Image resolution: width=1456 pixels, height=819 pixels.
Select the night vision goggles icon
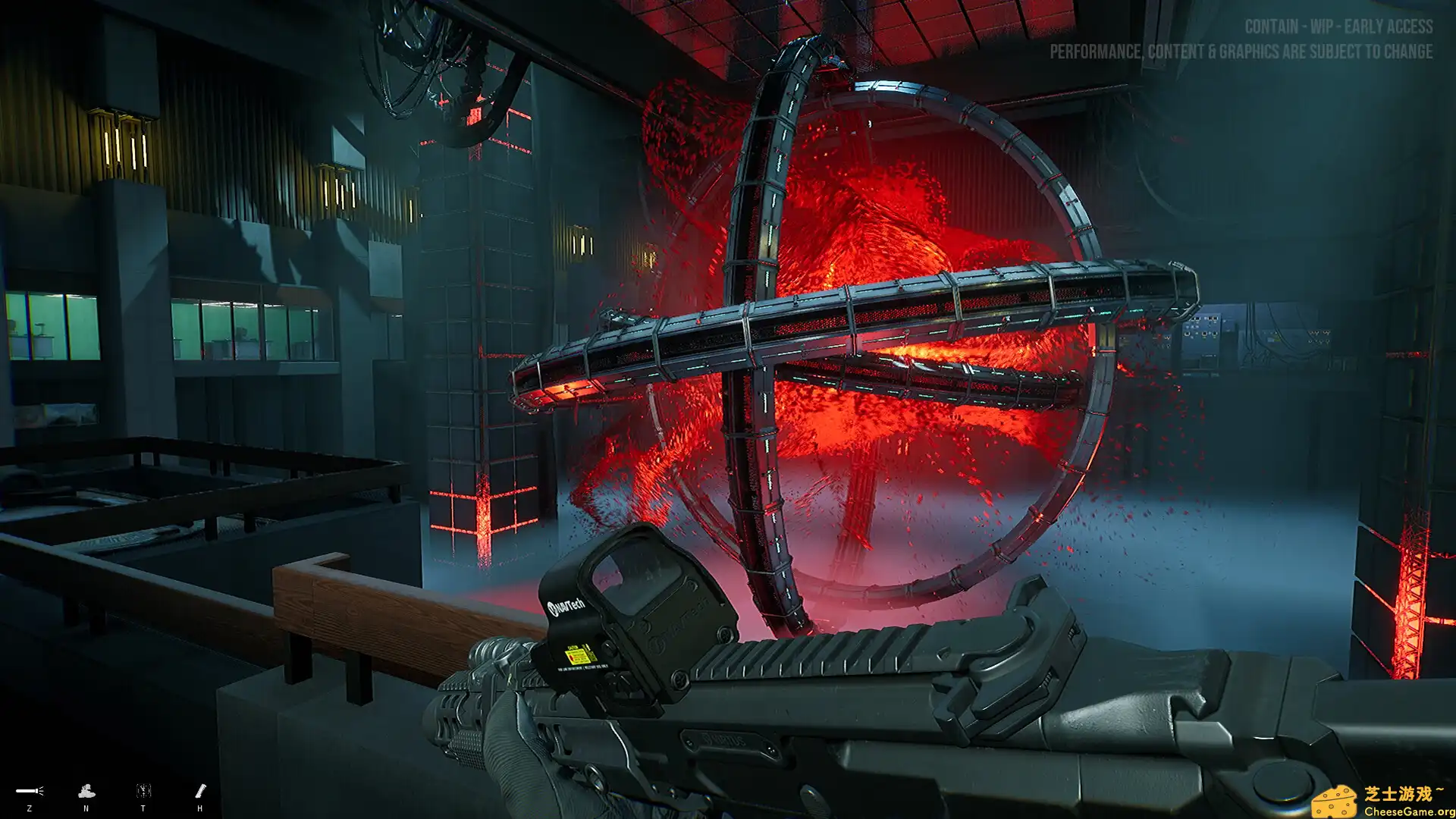pos(86,792)
